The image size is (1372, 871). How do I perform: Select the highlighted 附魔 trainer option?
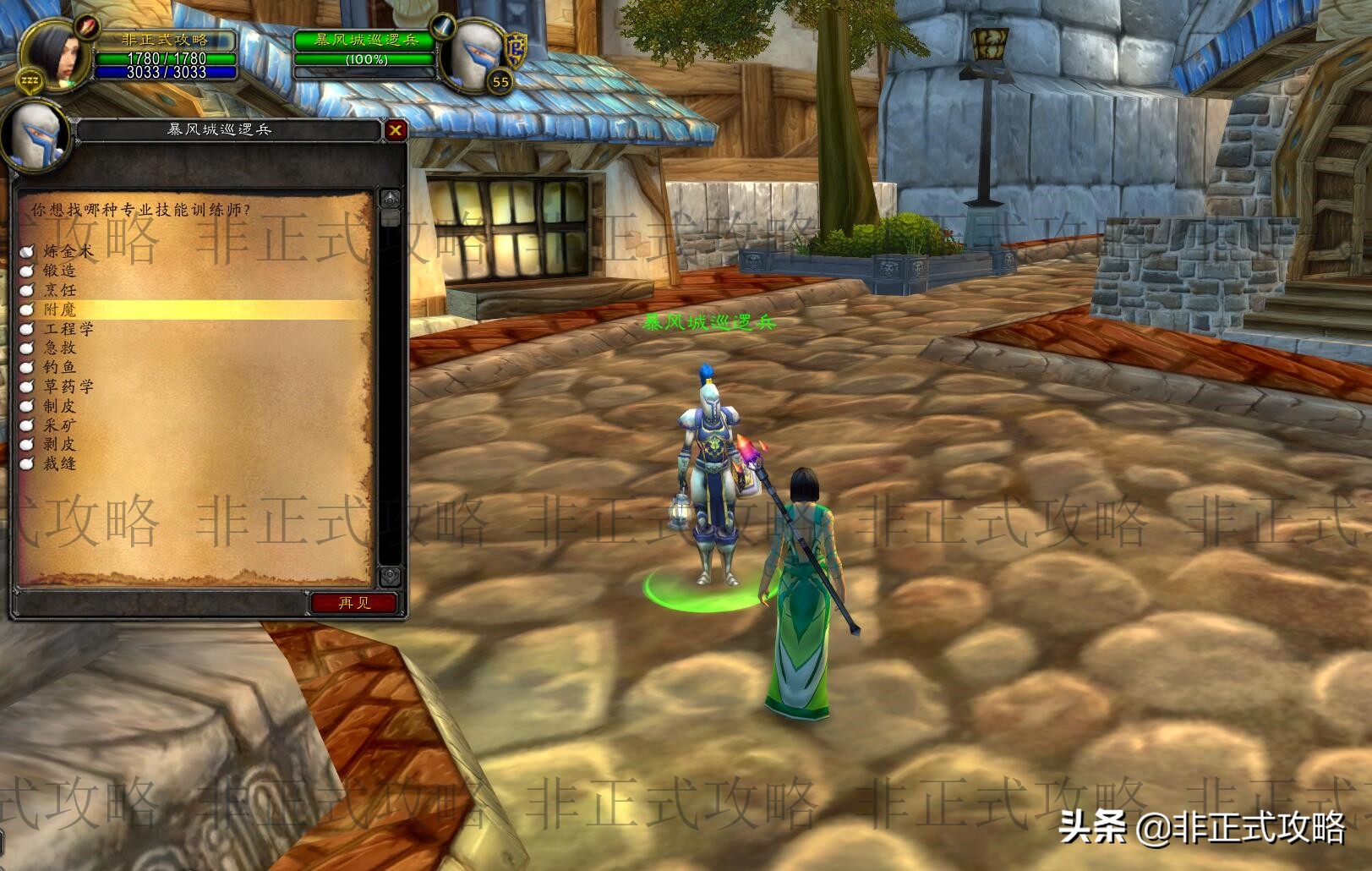59,310
